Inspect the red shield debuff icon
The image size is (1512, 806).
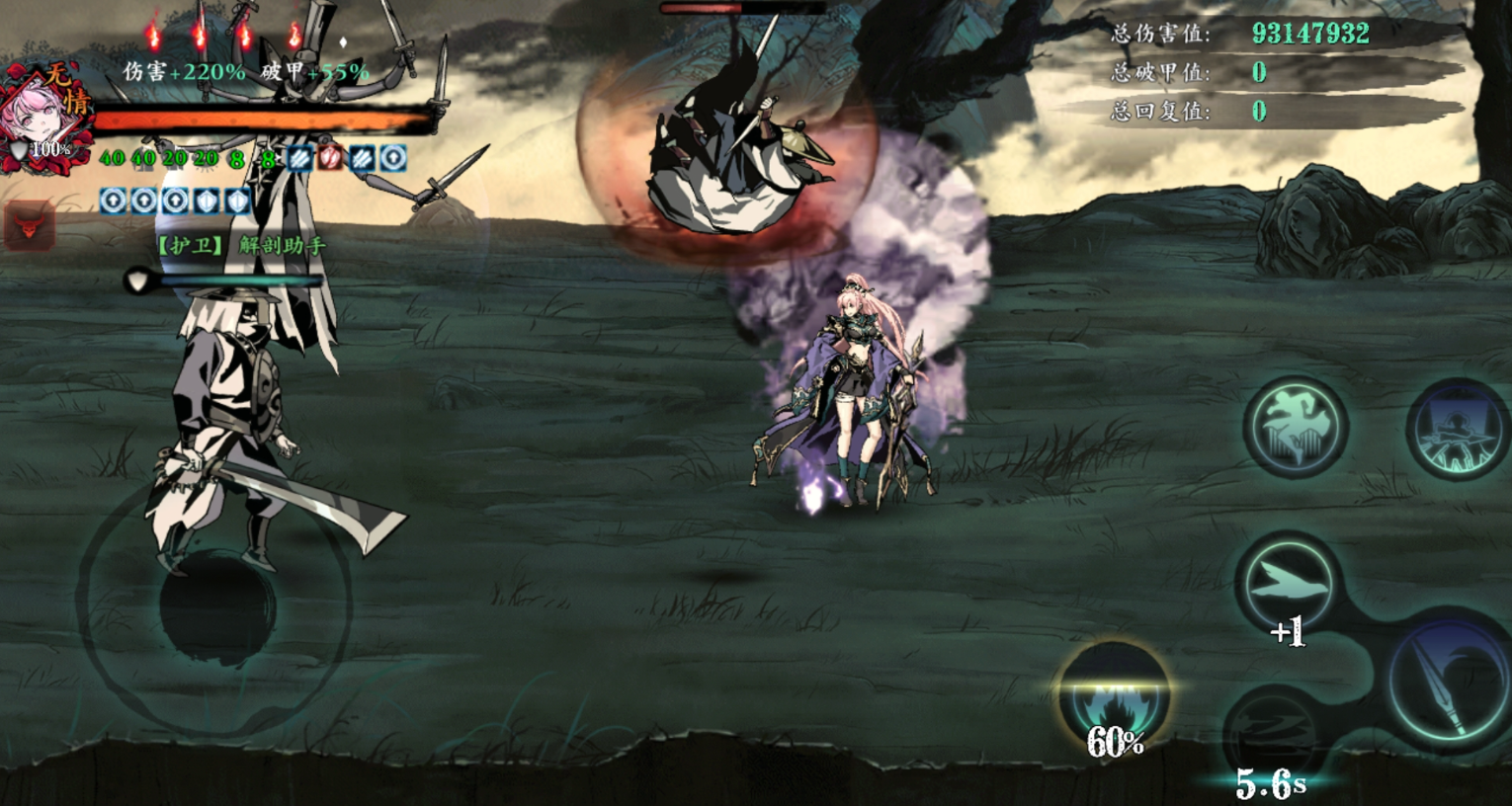pos(330,158)
